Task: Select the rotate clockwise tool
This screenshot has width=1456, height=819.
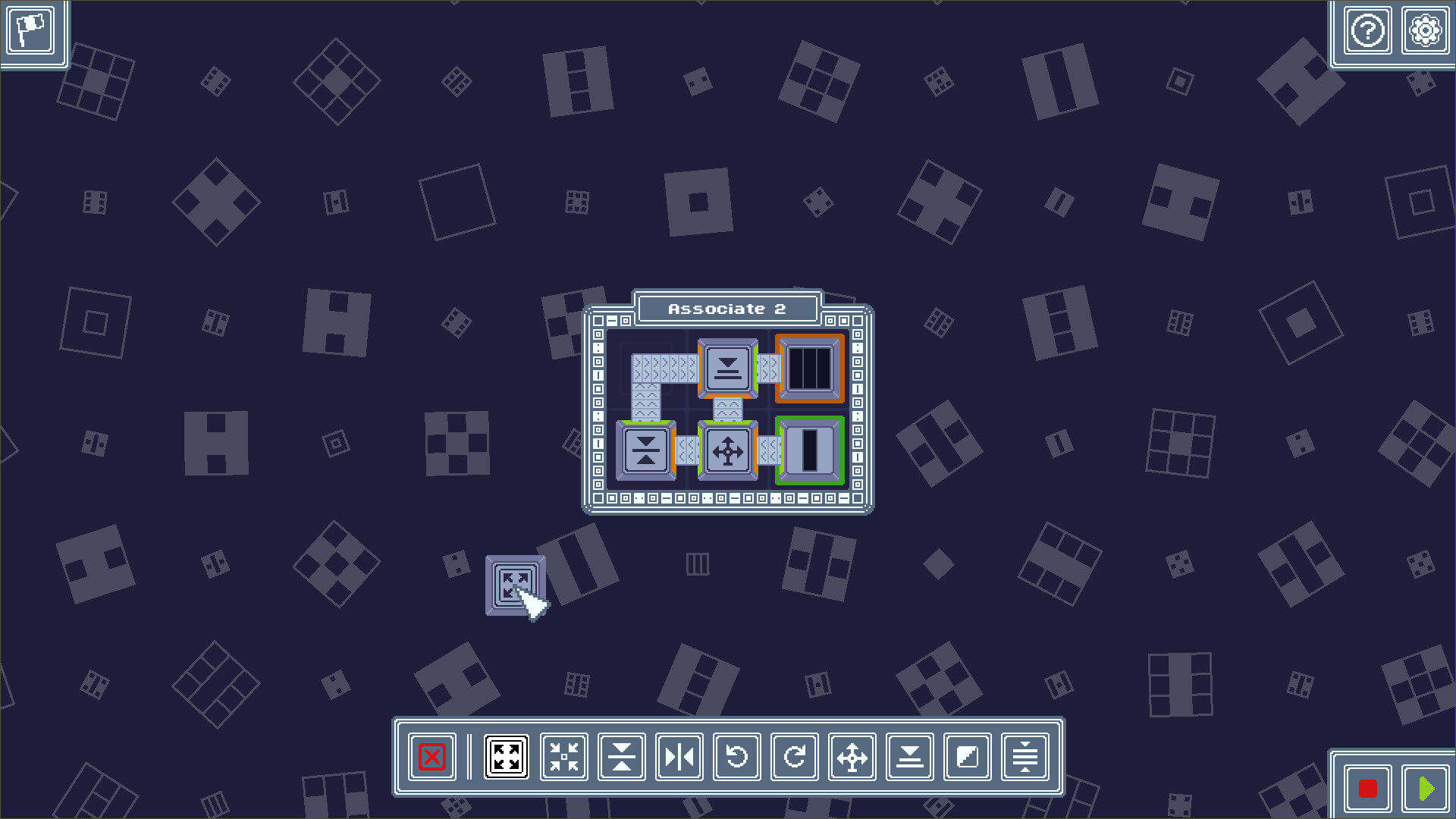Action: [x=795, y=756]
